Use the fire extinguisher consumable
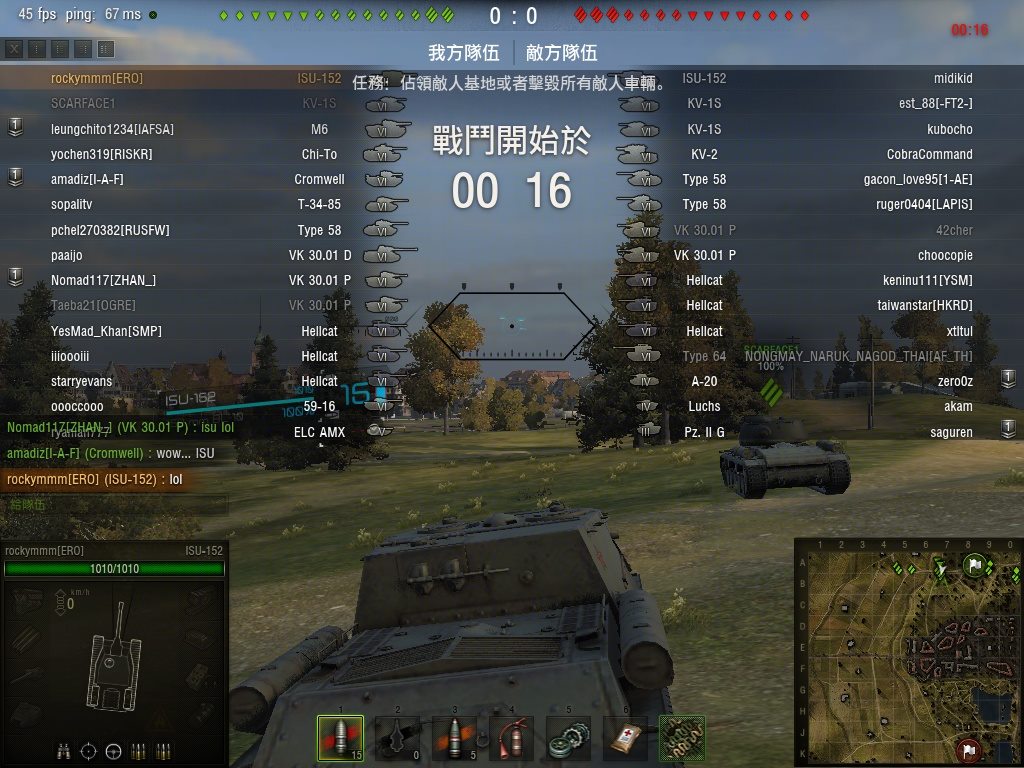Viewport: 1024px width, 768px height. point(511,738)
